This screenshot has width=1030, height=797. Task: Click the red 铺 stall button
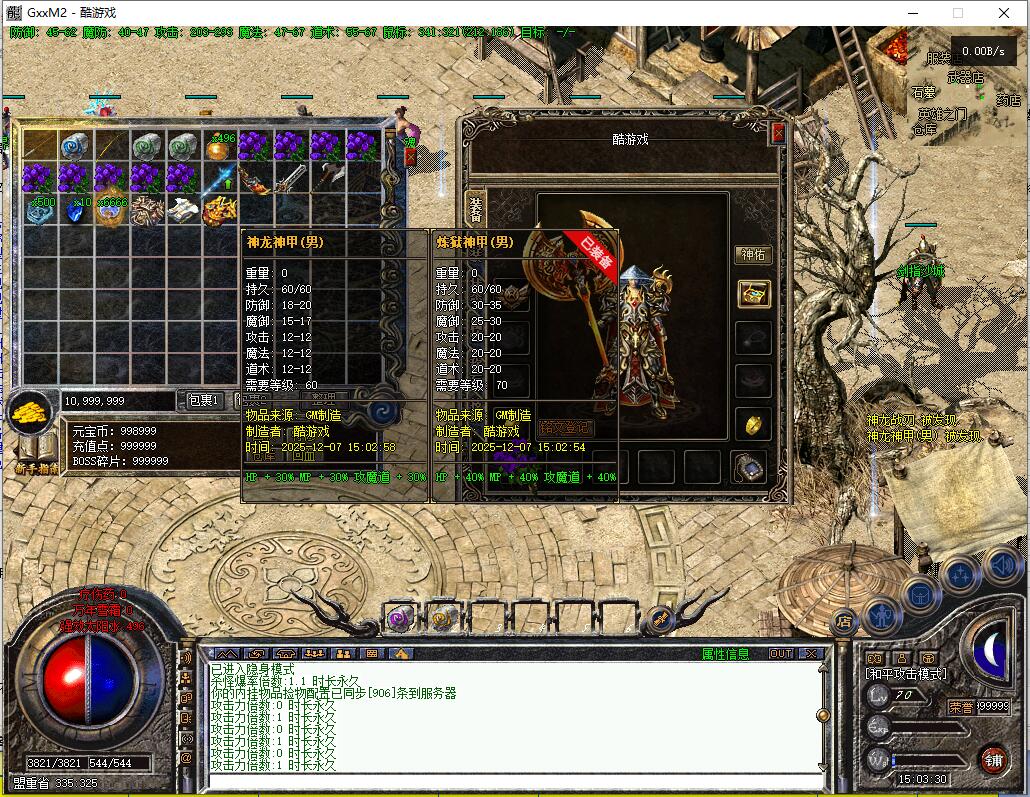coord(992,759)
